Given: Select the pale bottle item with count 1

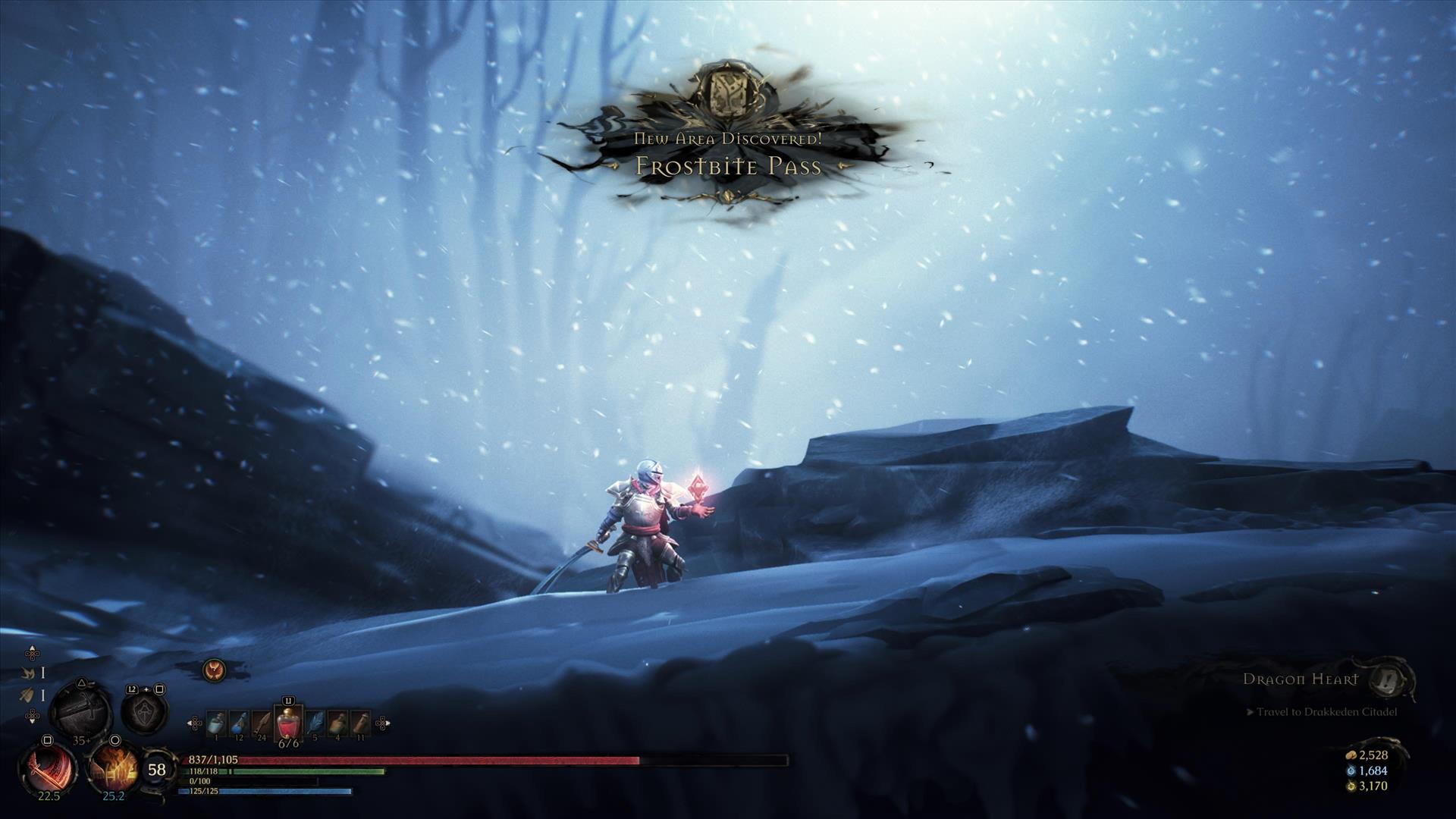Looking at the screenshot, I should click(x=216, y=723).
